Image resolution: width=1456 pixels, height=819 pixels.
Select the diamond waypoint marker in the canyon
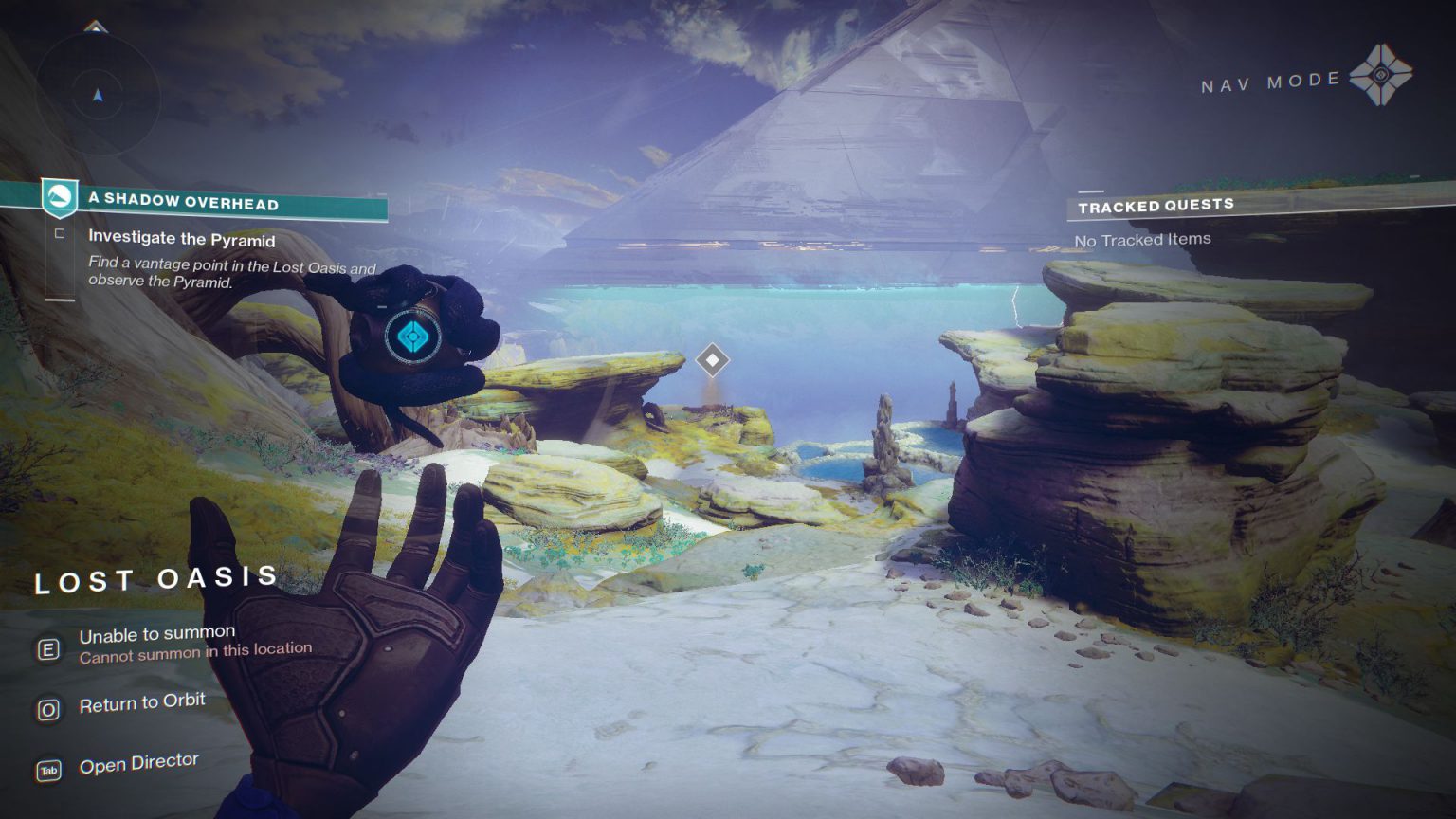coord(714,359)
